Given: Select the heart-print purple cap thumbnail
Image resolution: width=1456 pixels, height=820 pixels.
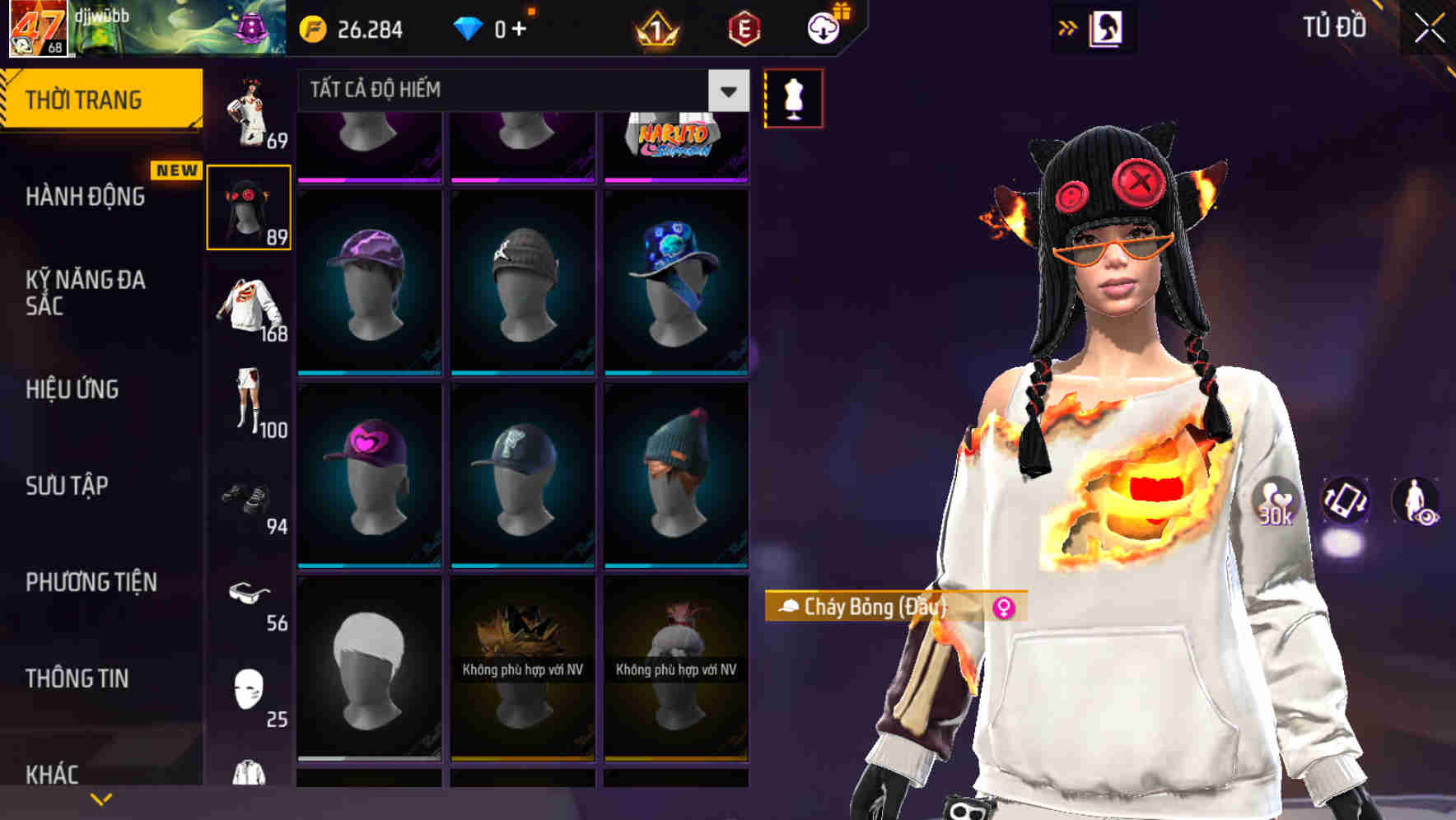Looking at the screenshot, I should tap(368, 478).
